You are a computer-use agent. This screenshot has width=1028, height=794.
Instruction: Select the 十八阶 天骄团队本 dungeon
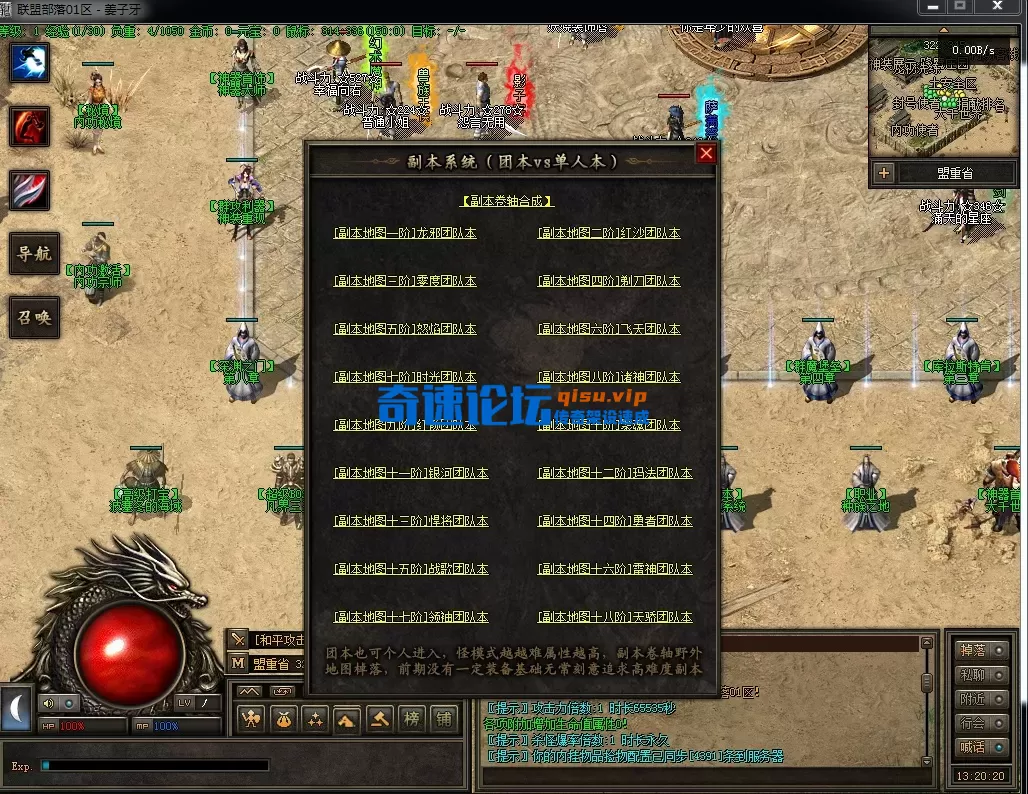(x=615, y=617)
